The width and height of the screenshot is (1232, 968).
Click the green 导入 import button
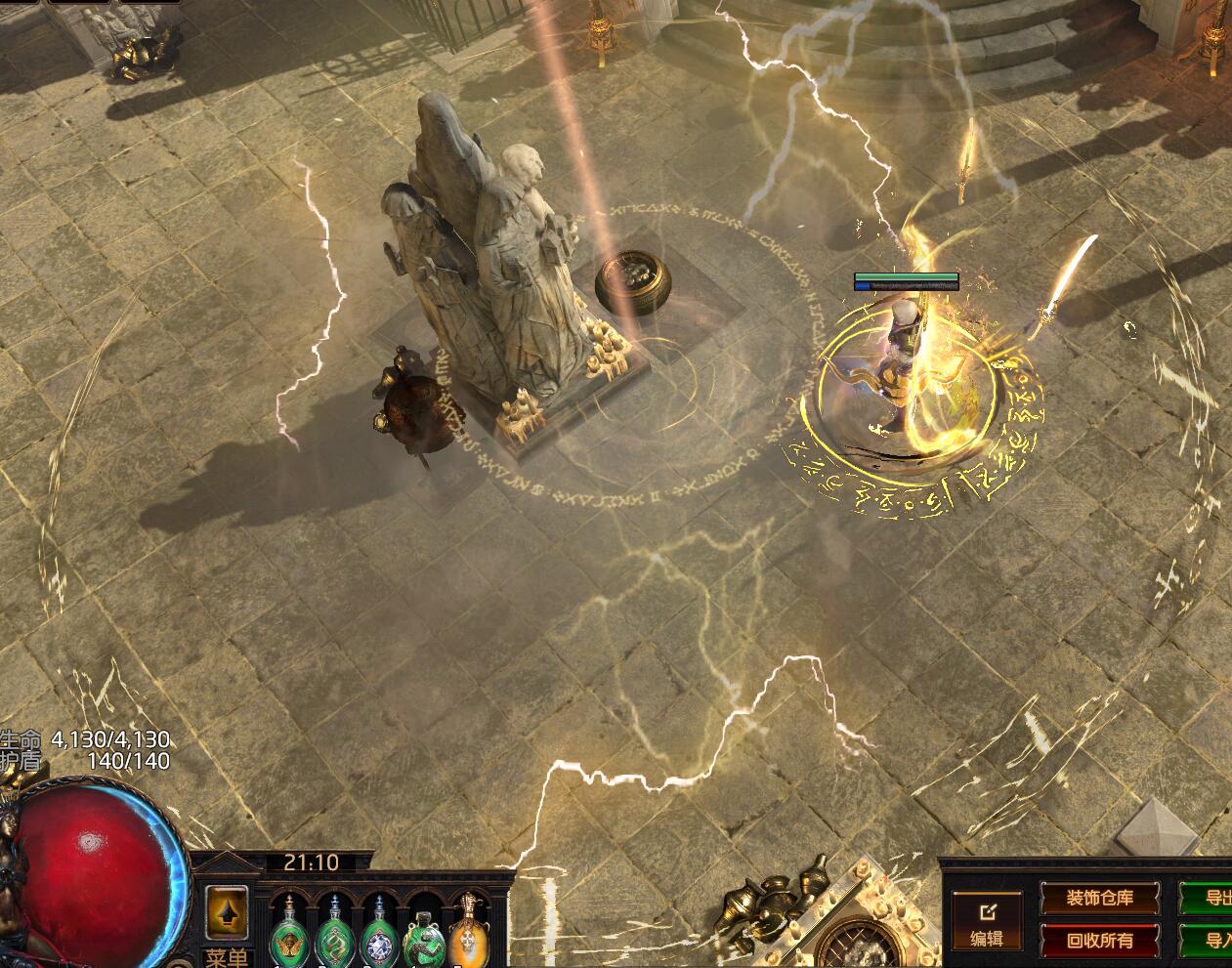[1212, 941]
